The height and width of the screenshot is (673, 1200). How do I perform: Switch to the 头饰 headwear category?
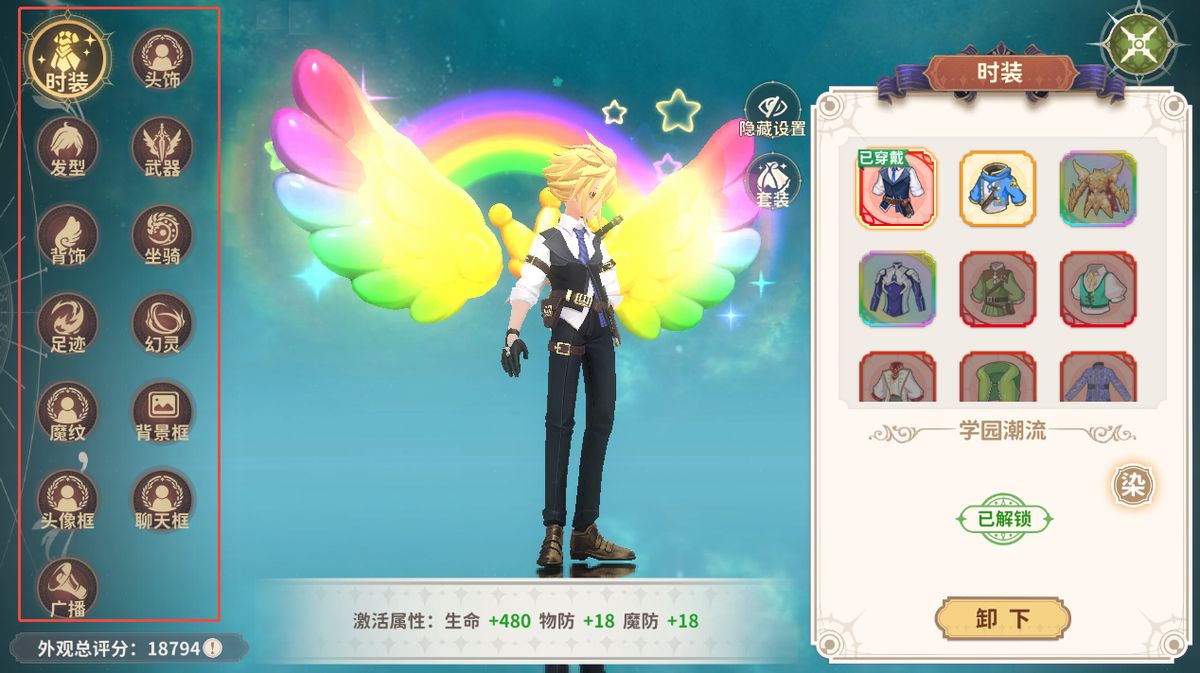(x=162, y=59)
